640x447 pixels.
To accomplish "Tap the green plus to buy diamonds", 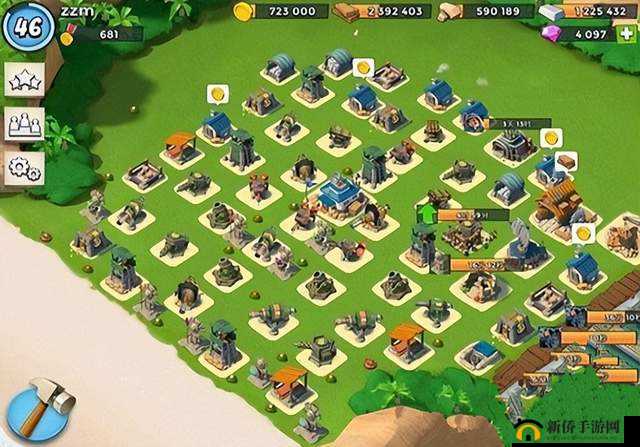I will pyautogui.click(x=626, y=34).
